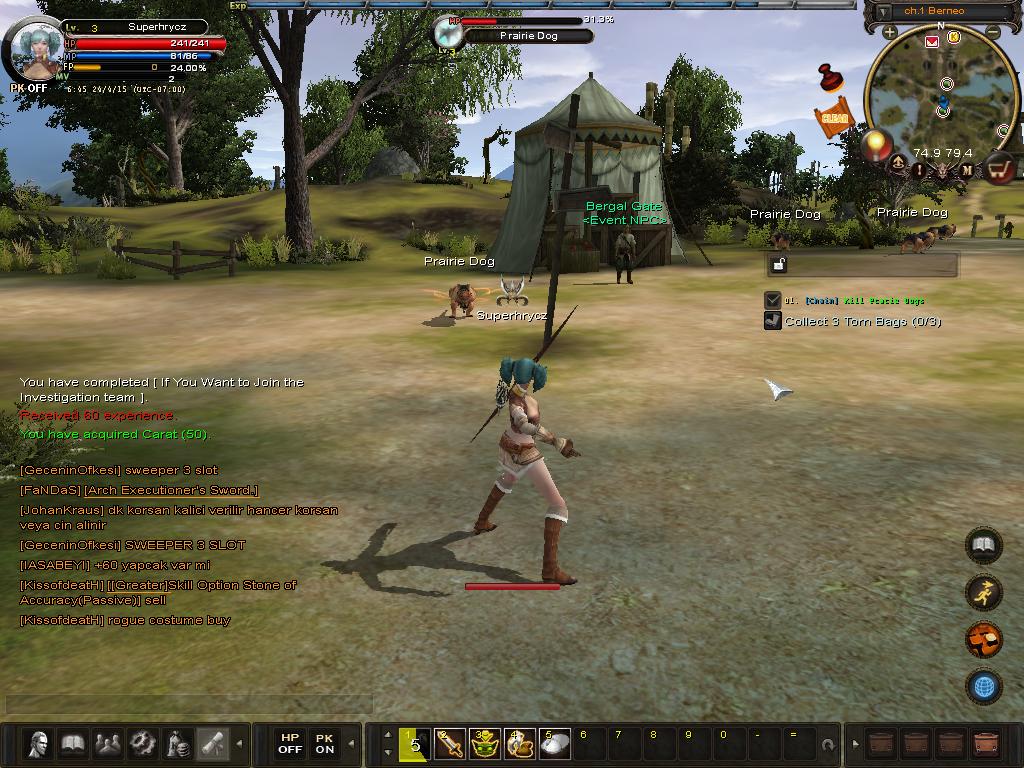The width and height of the screenshot is (1024, 768).
Task: Toggle the PK ON button
Action: [x=325, y=743]
